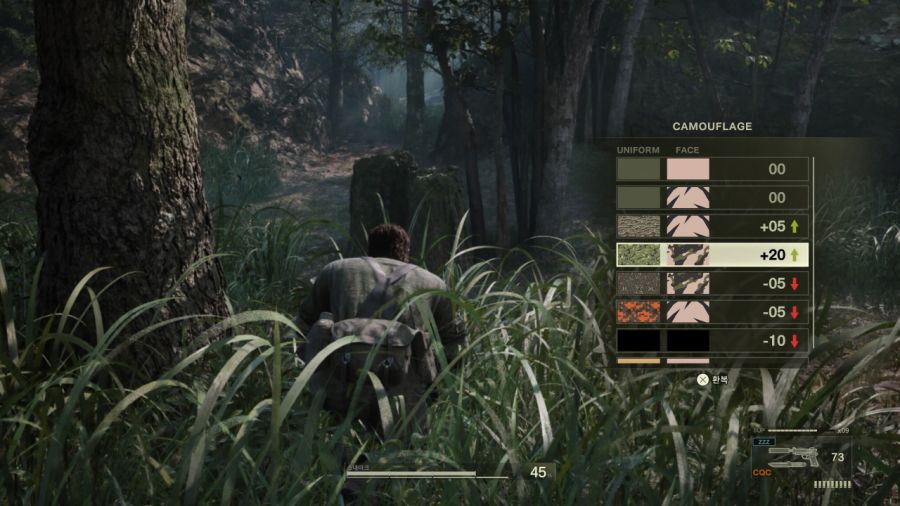Pick the all-black camouflage rated -10
The height and width of the screenshot is (506, 900).
click(x=711, y=340)
